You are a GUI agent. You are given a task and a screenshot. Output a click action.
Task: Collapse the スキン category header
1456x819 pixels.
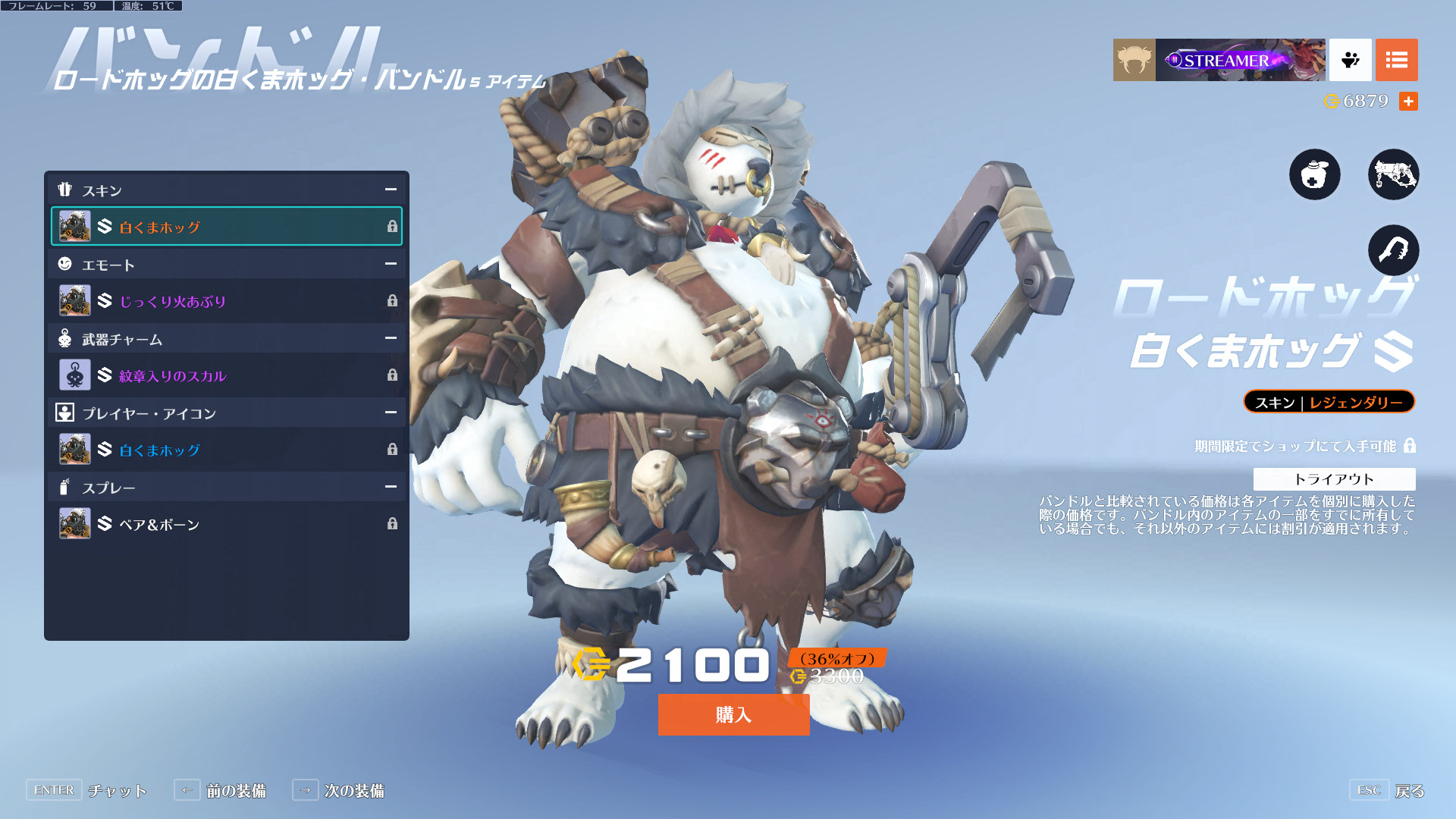pos(391,190)
